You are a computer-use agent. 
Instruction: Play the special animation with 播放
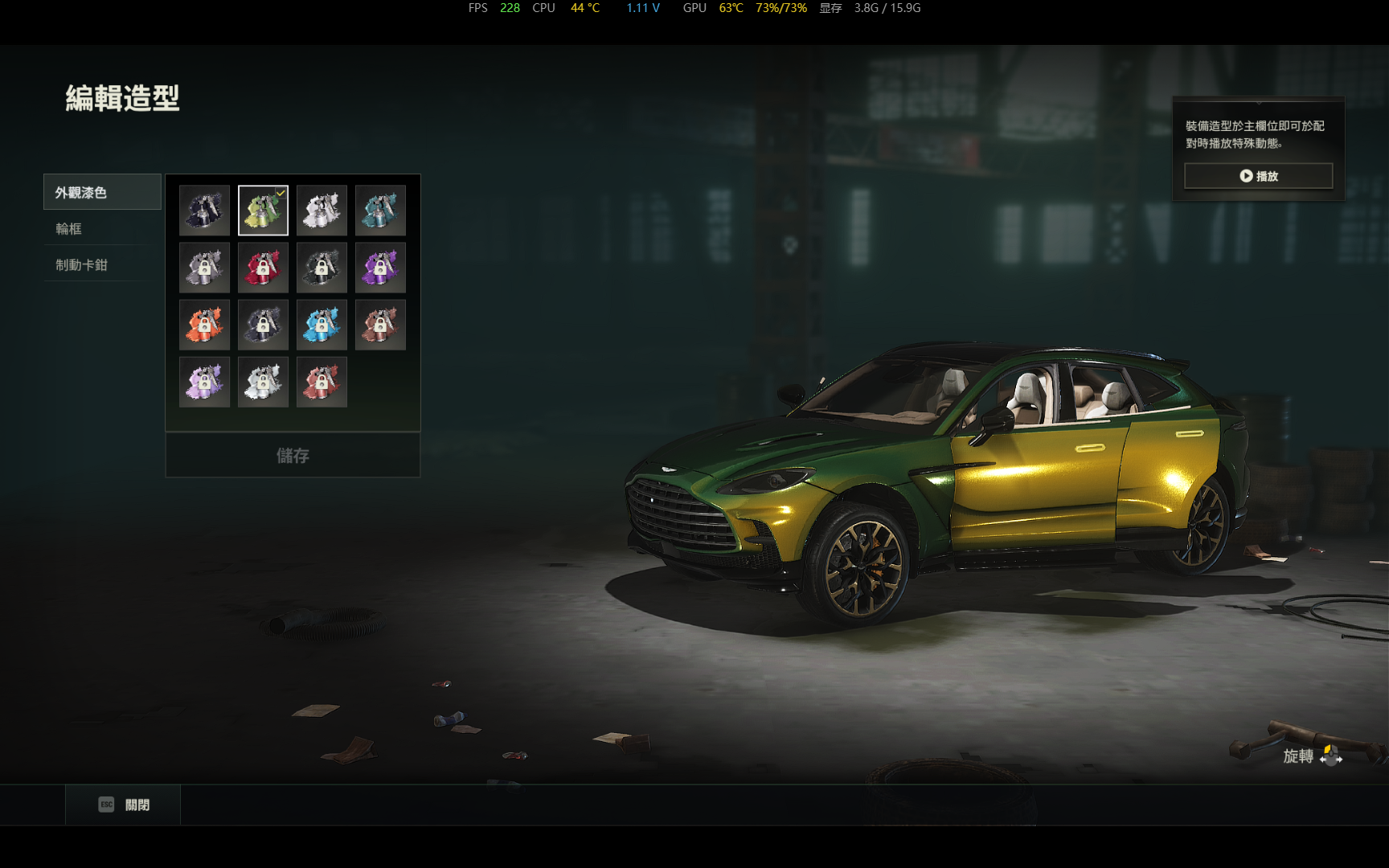point(1258,176)
